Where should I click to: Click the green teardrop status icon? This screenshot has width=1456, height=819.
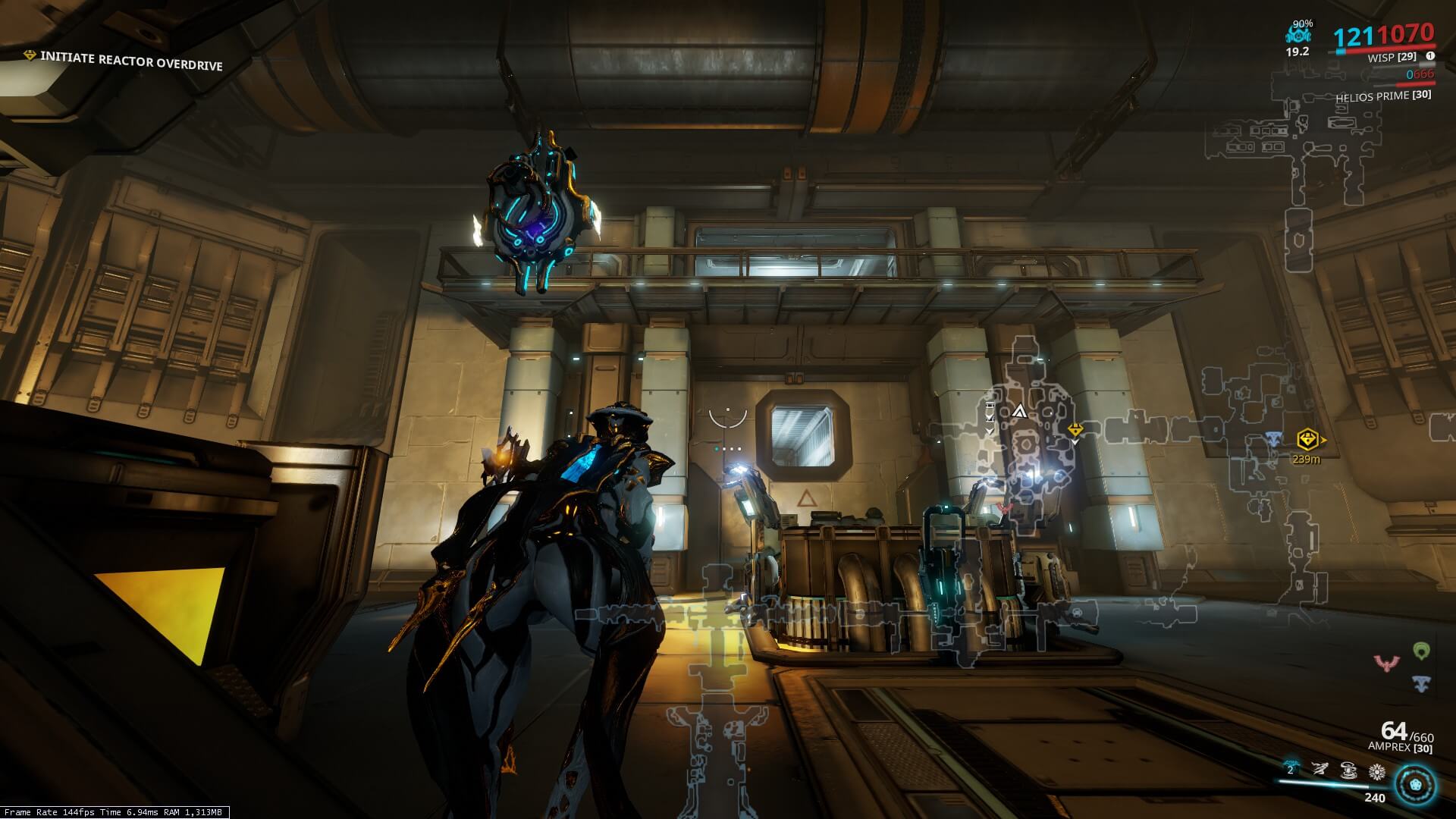[x=1421, y=650]
